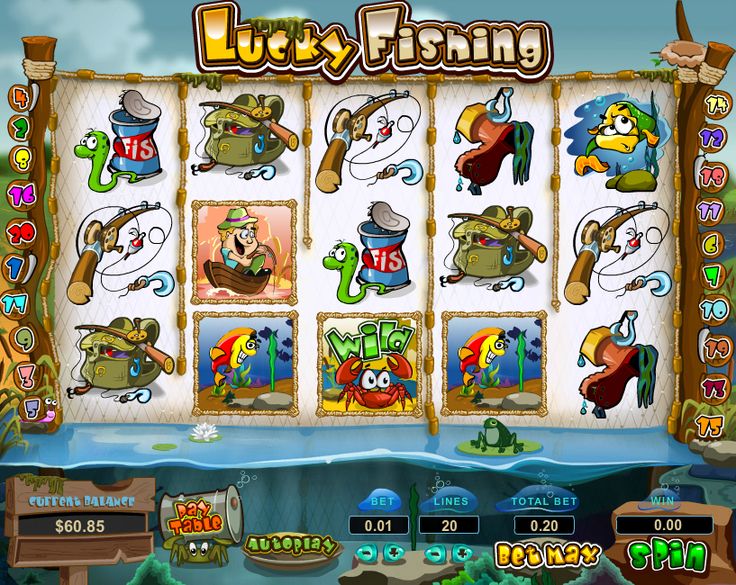Choose payline number 9 marker
The width and height of the screenshot is (736, 585).
(x=21, y=339)
